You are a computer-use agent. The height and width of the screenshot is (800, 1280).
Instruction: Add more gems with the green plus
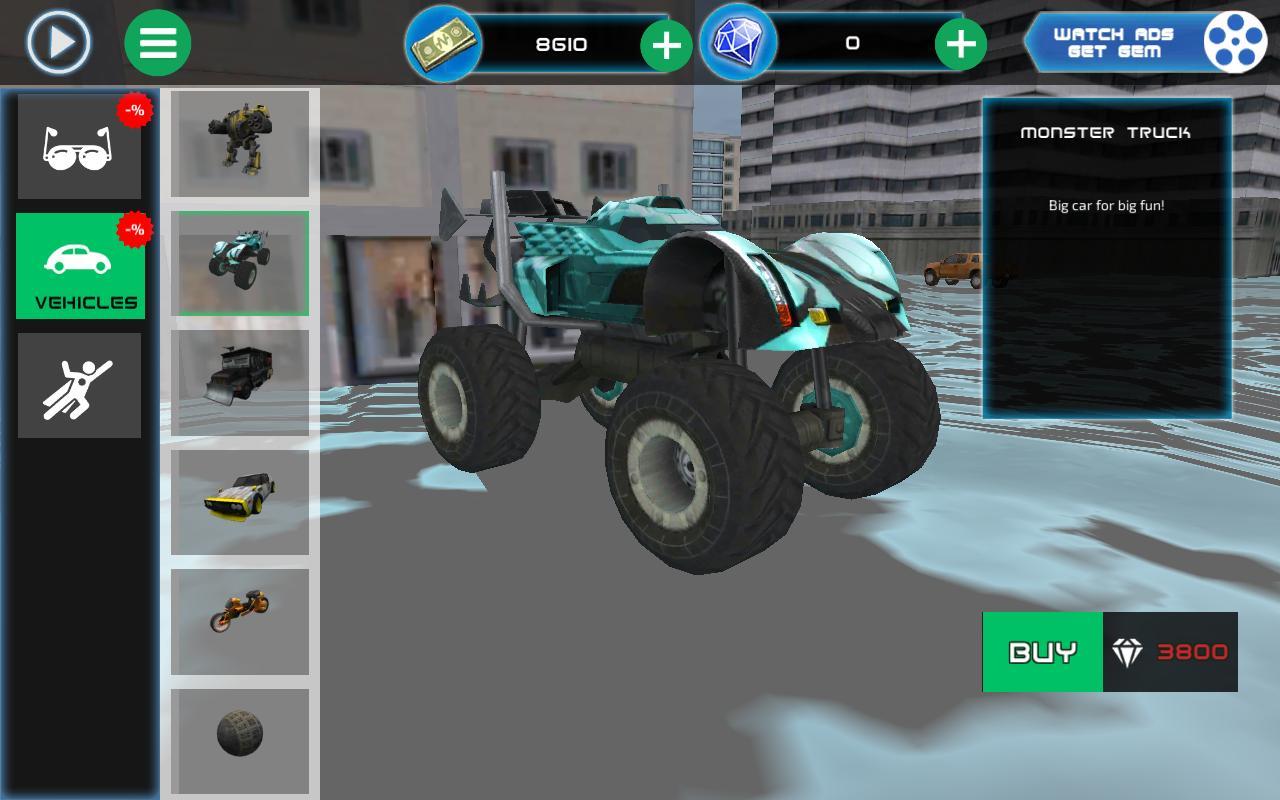coord(962,42)
